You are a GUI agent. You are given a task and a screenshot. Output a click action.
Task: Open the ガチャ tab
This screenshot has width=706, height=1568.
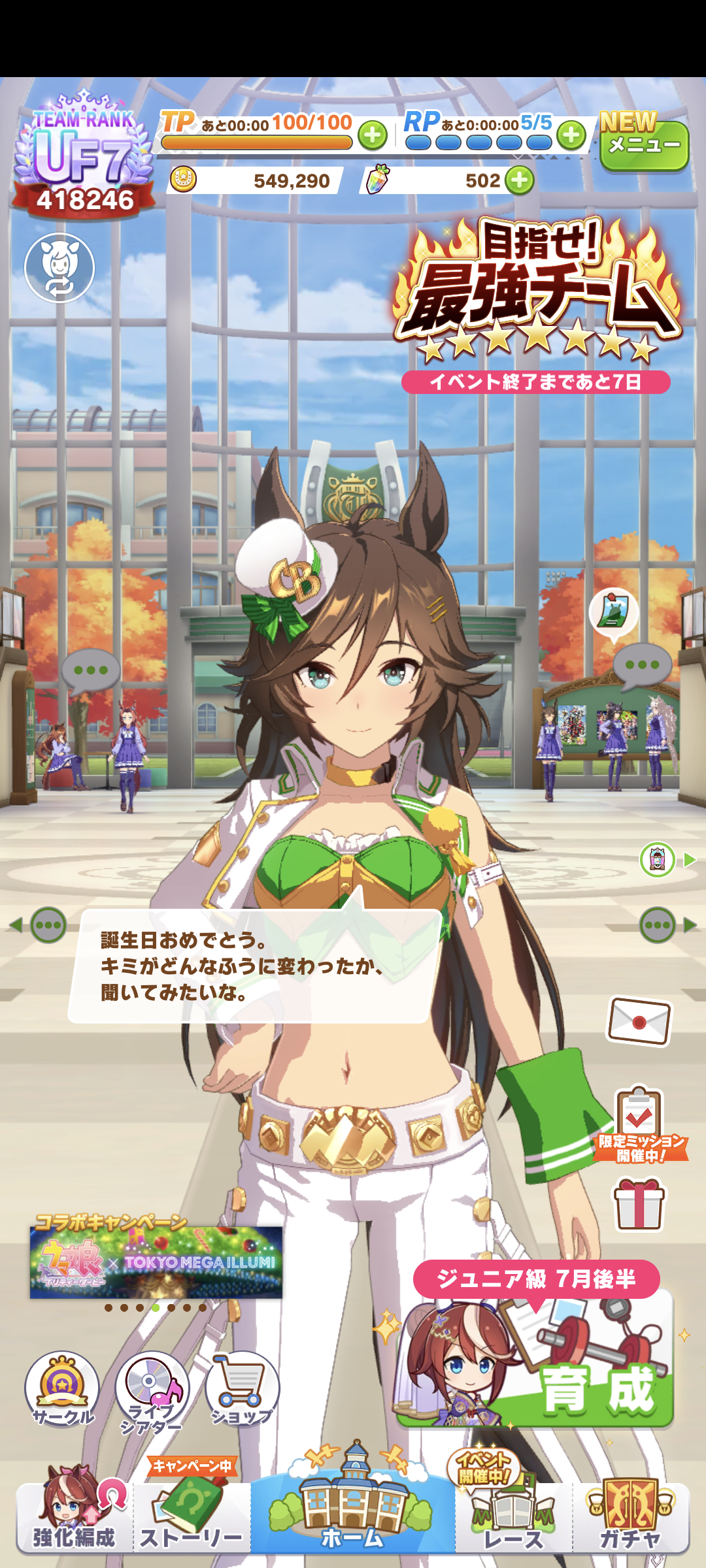click(x=631, y=1517)
